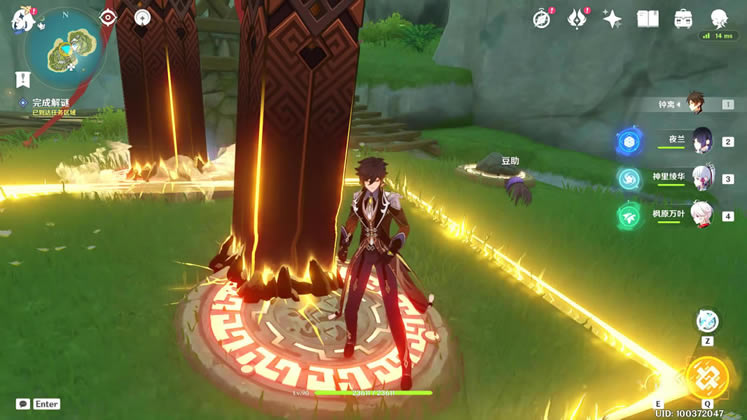Open the wish four-pointed star icon
The width and height of the screenshot is (747, 420).
(x=612, y=19)
